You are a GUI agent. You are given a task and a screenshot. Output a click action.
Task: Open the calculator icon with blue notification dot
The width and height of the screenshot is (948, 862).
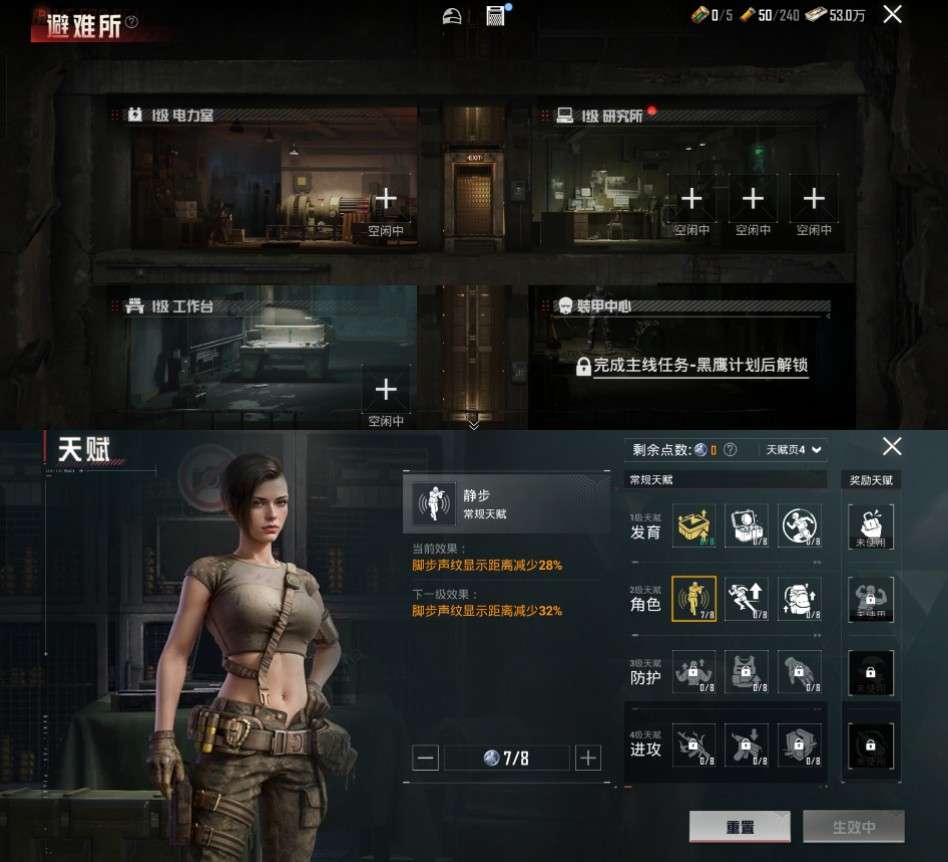(495, 15)
